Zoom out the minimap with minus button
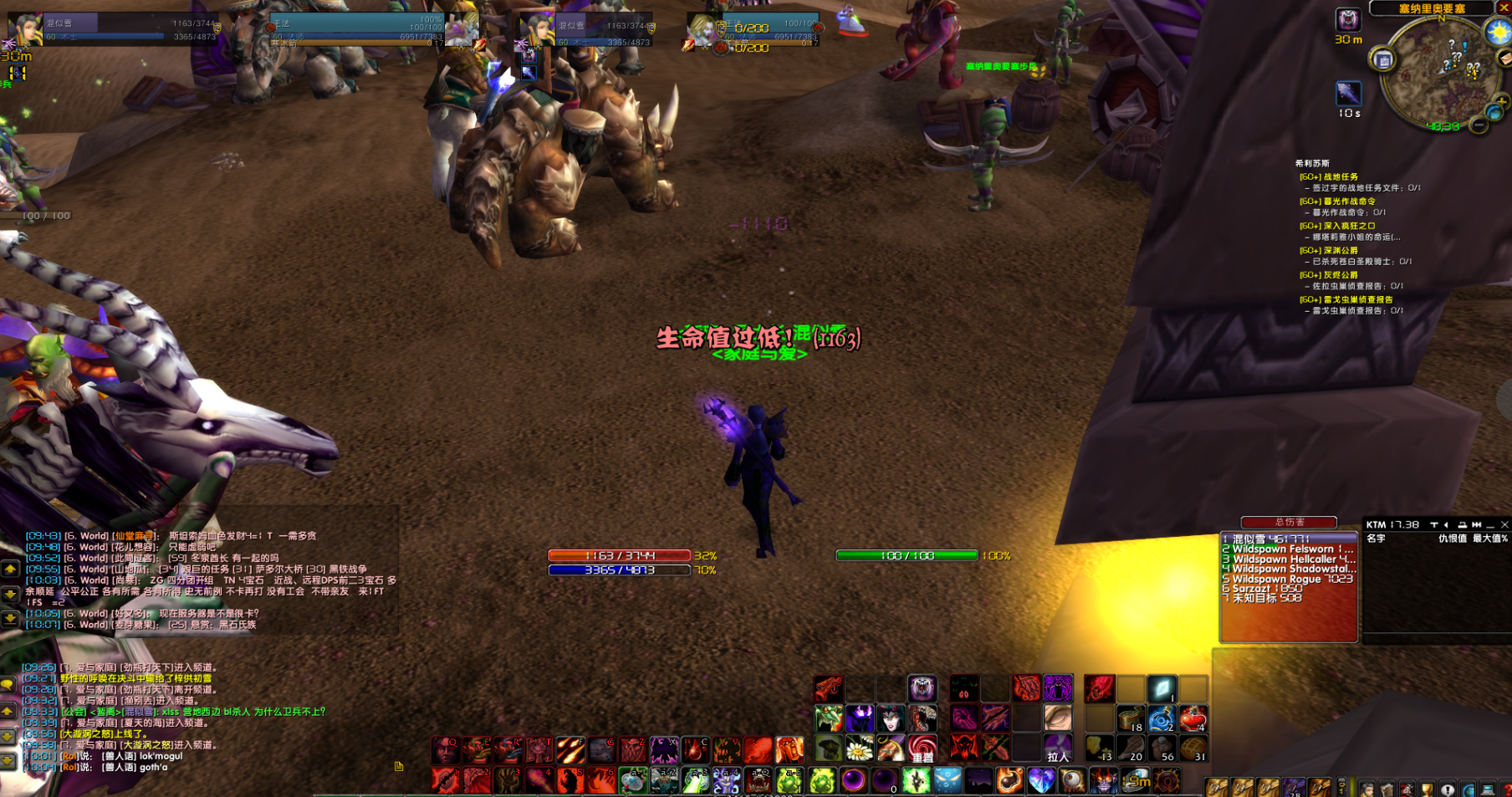The image size is (1512, 797). (1479, 125)
